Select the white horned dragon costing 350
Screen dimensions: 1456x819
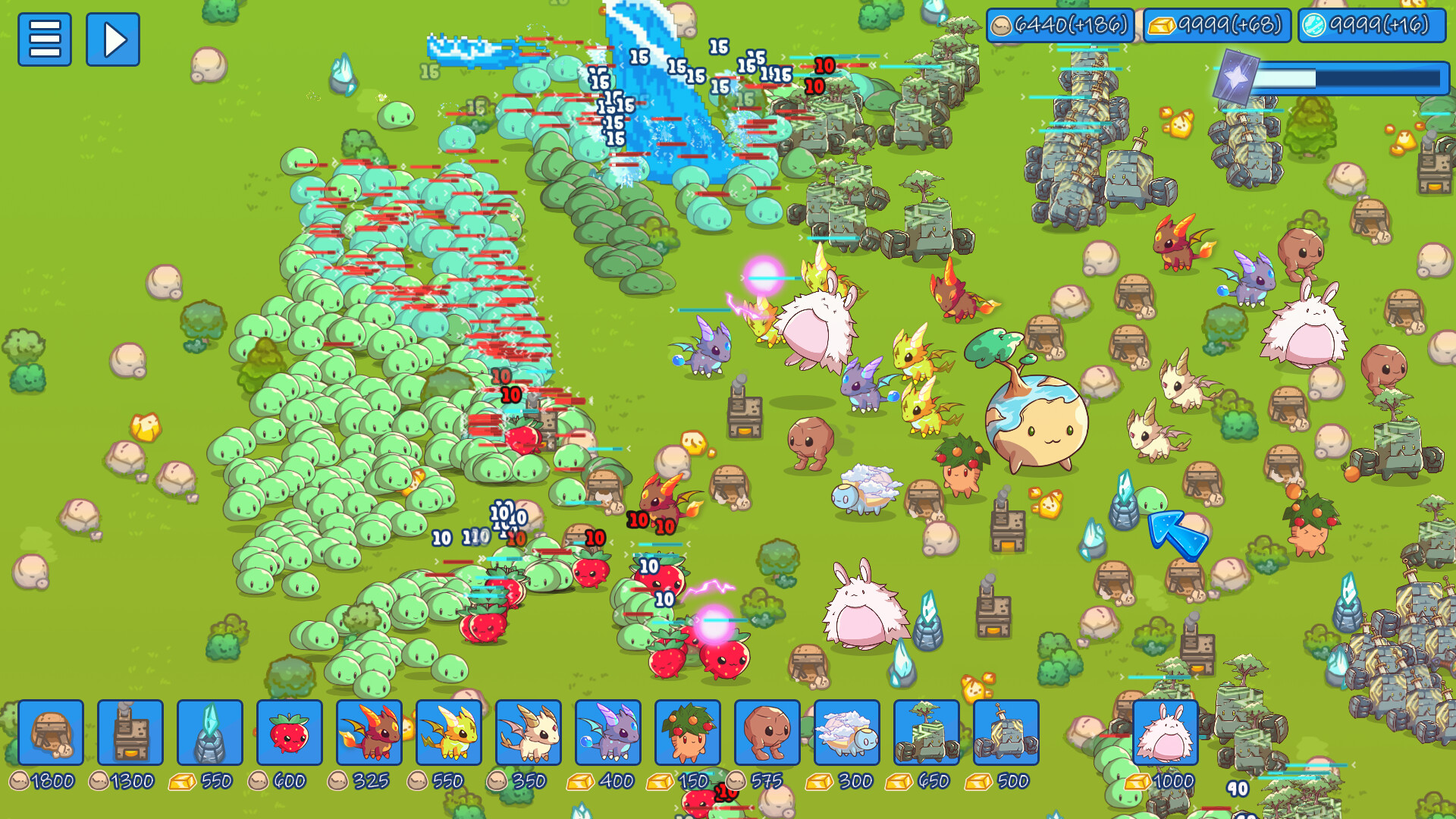pyautogui.click(x=528, y=733)
